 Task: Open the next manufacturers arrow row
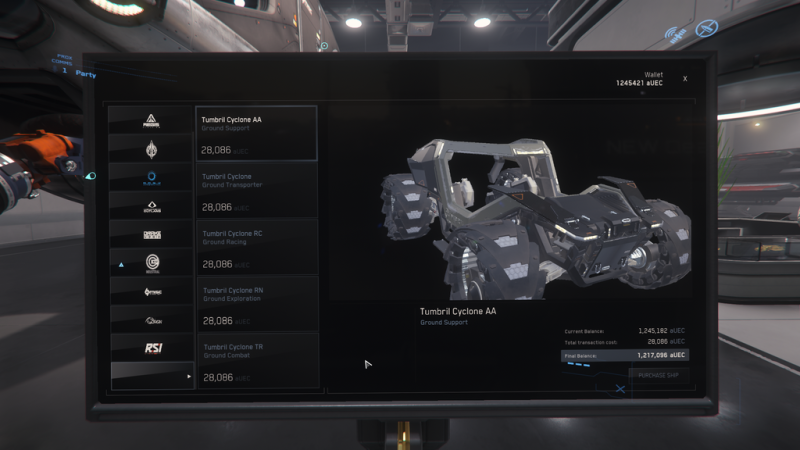pyautogui.click(x=152, y=376)
